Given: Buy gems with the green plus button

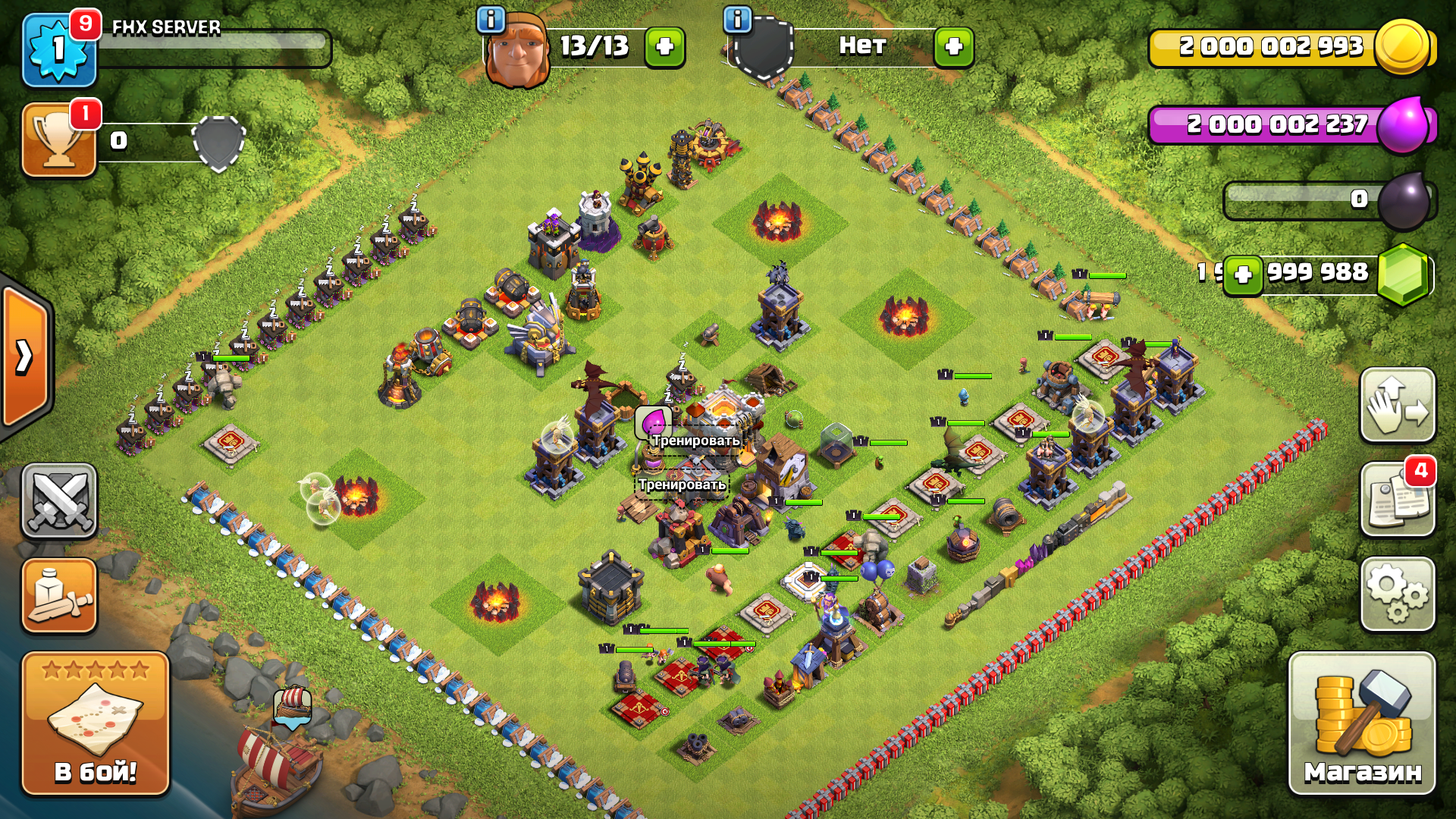Looking at the screenshot, I should 1242,275.
